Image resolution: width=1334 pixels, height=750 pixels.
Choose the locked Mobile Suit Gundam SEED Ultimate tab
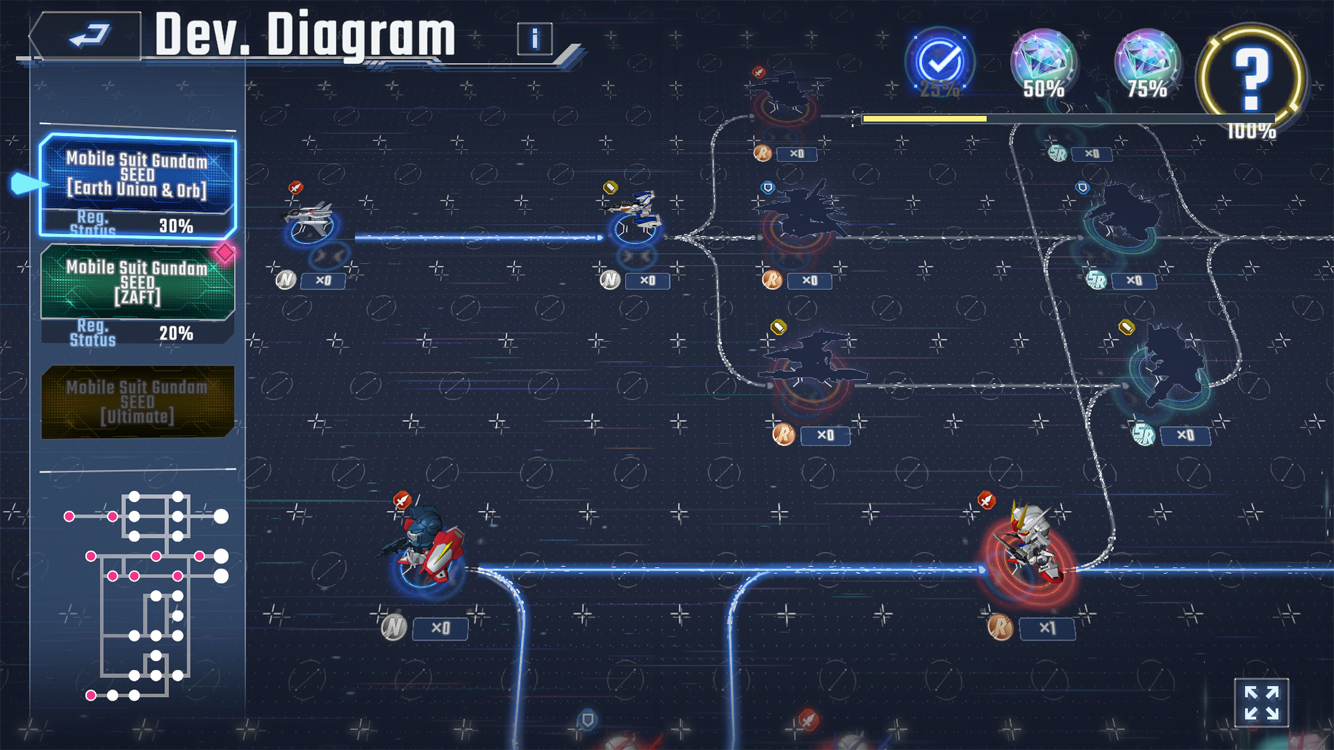click(x=137, y=402)
